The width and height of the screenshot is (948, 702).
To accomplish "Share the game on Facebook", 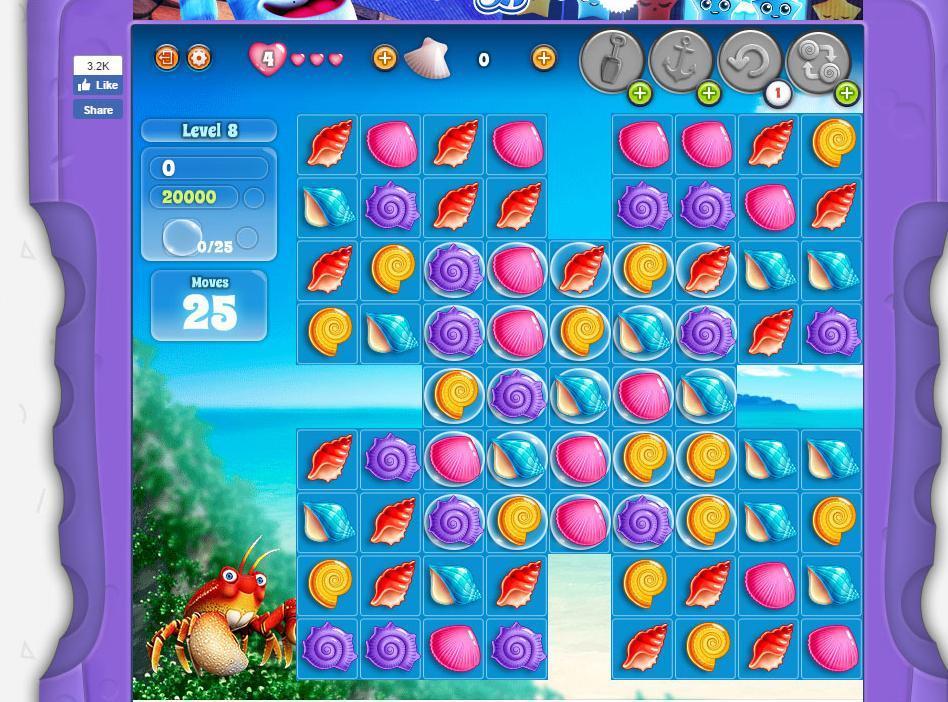I will tap(98, 110).
